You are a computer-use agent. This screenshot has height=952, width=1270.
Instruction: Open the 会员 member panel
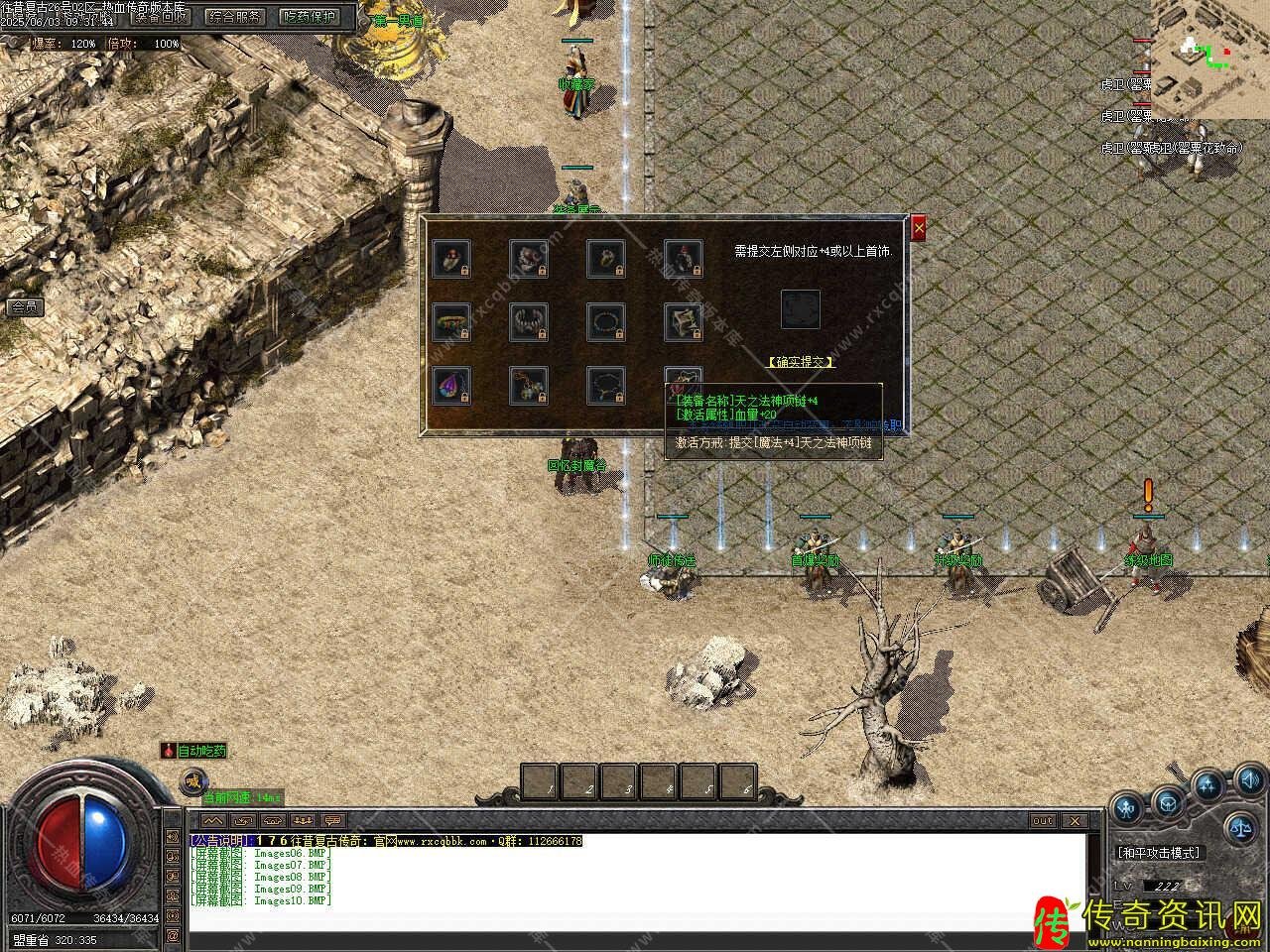point(24,307)
